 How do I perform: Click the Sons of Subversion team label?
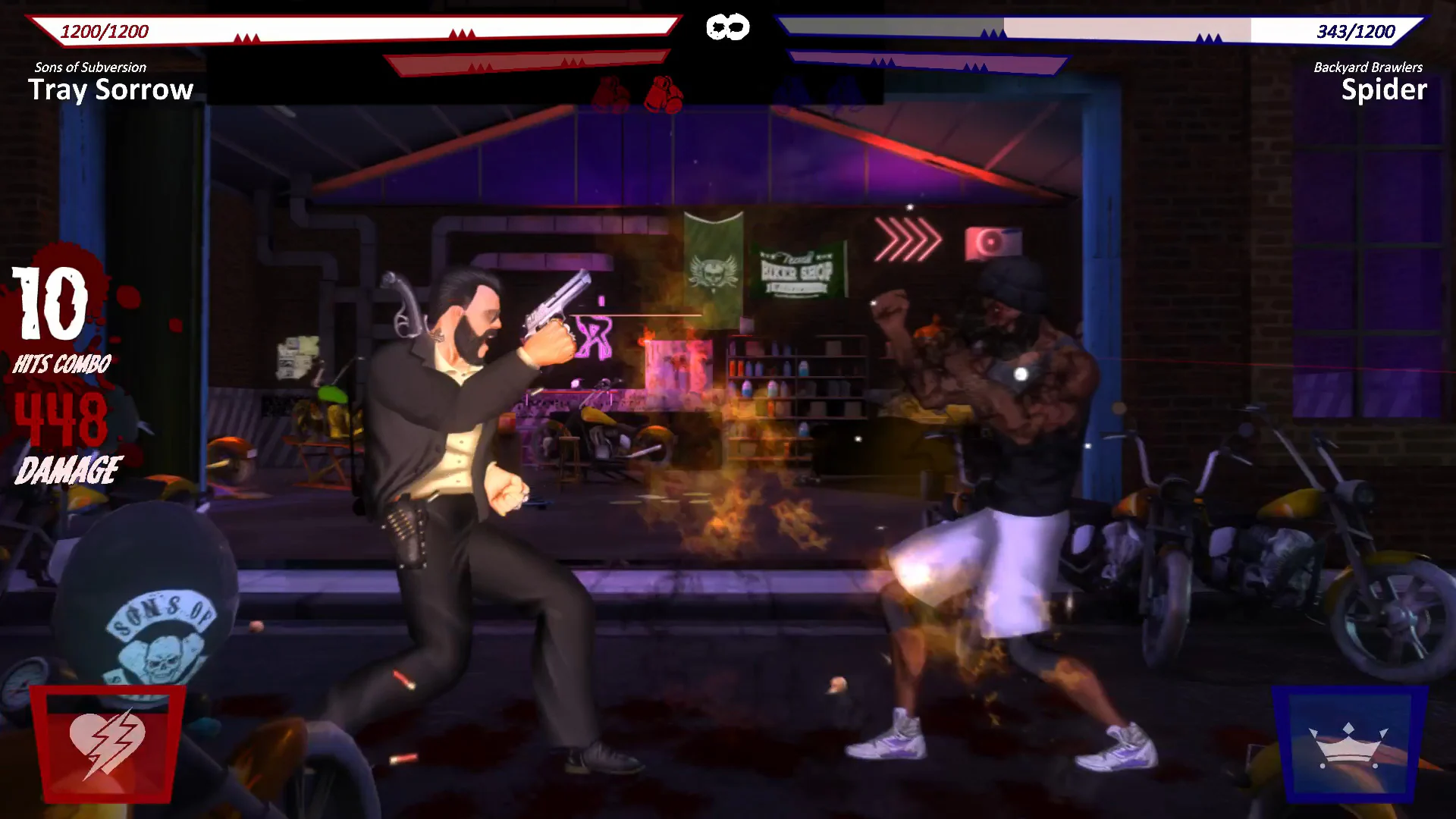tap(89, 67)
